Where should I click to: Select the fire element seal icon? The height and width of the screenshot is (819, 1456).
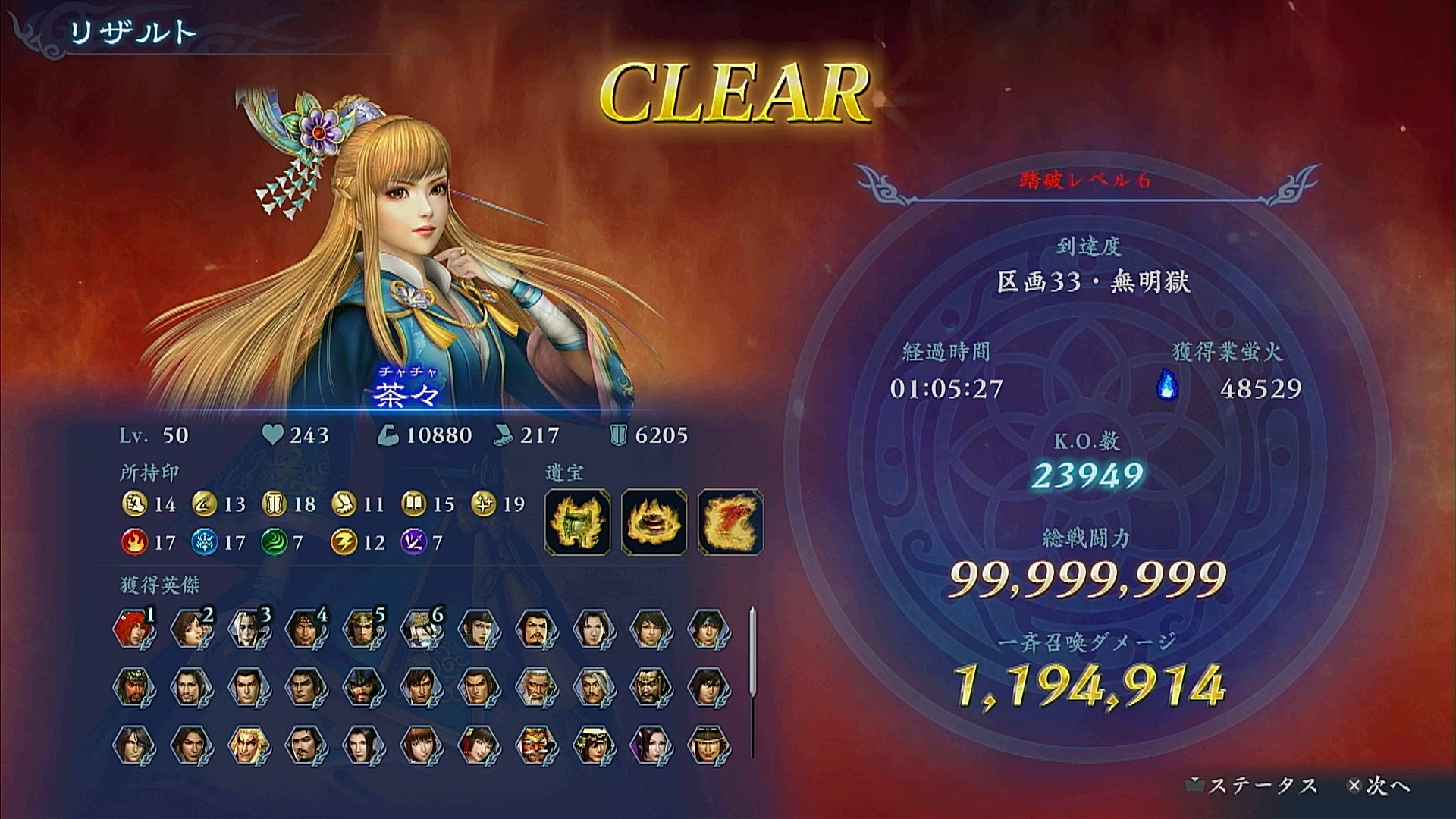point(133,542)
